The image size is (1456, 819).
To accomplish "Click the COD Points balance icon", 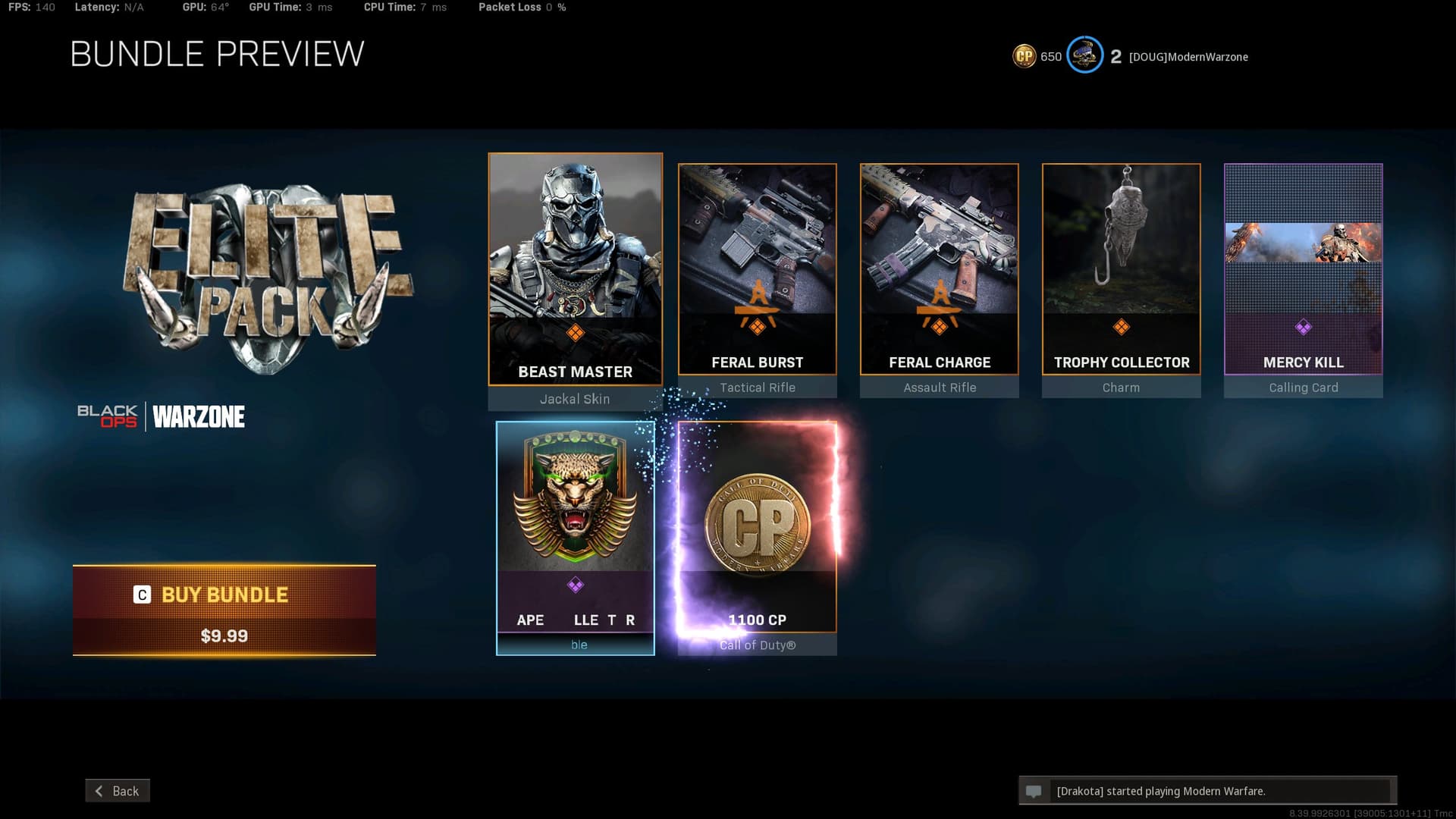I will [1025, 56].
